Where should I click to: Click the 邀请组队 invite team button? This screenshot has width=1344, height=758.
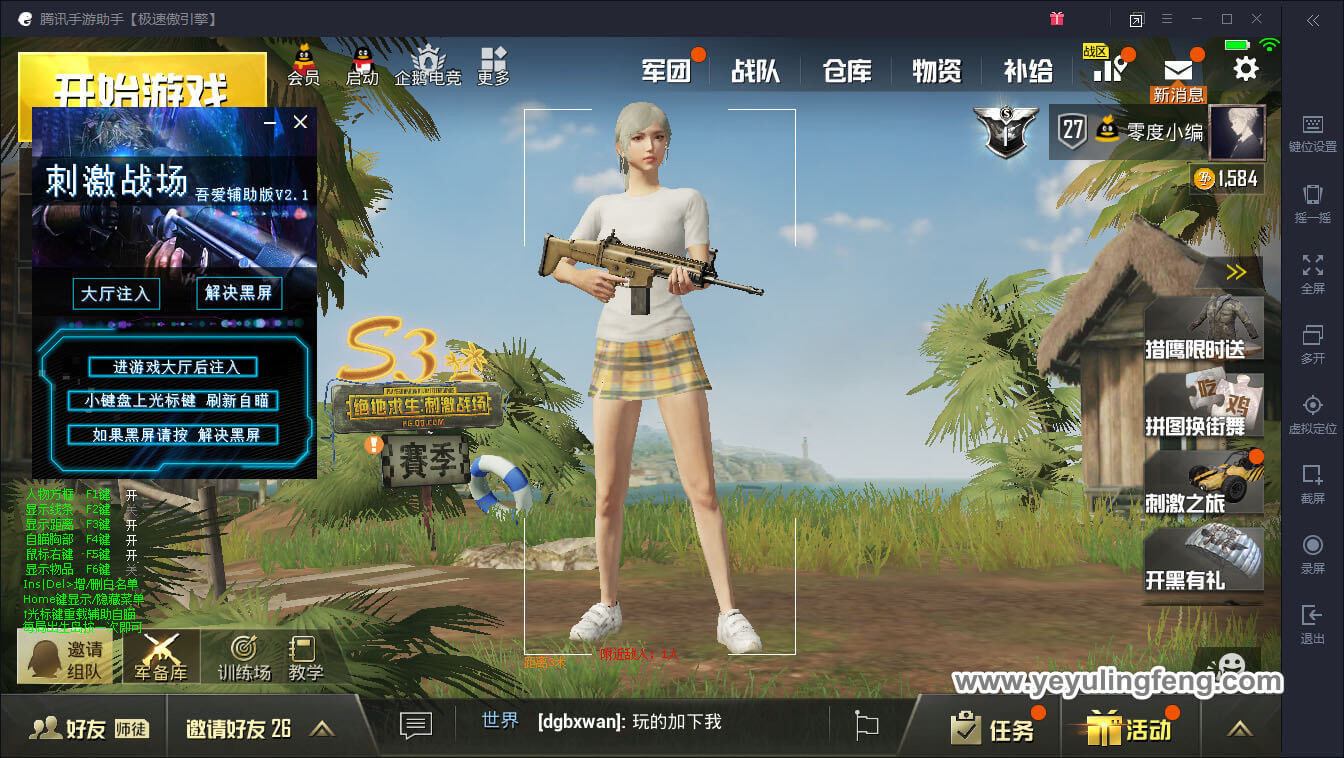tap(66, 659)
